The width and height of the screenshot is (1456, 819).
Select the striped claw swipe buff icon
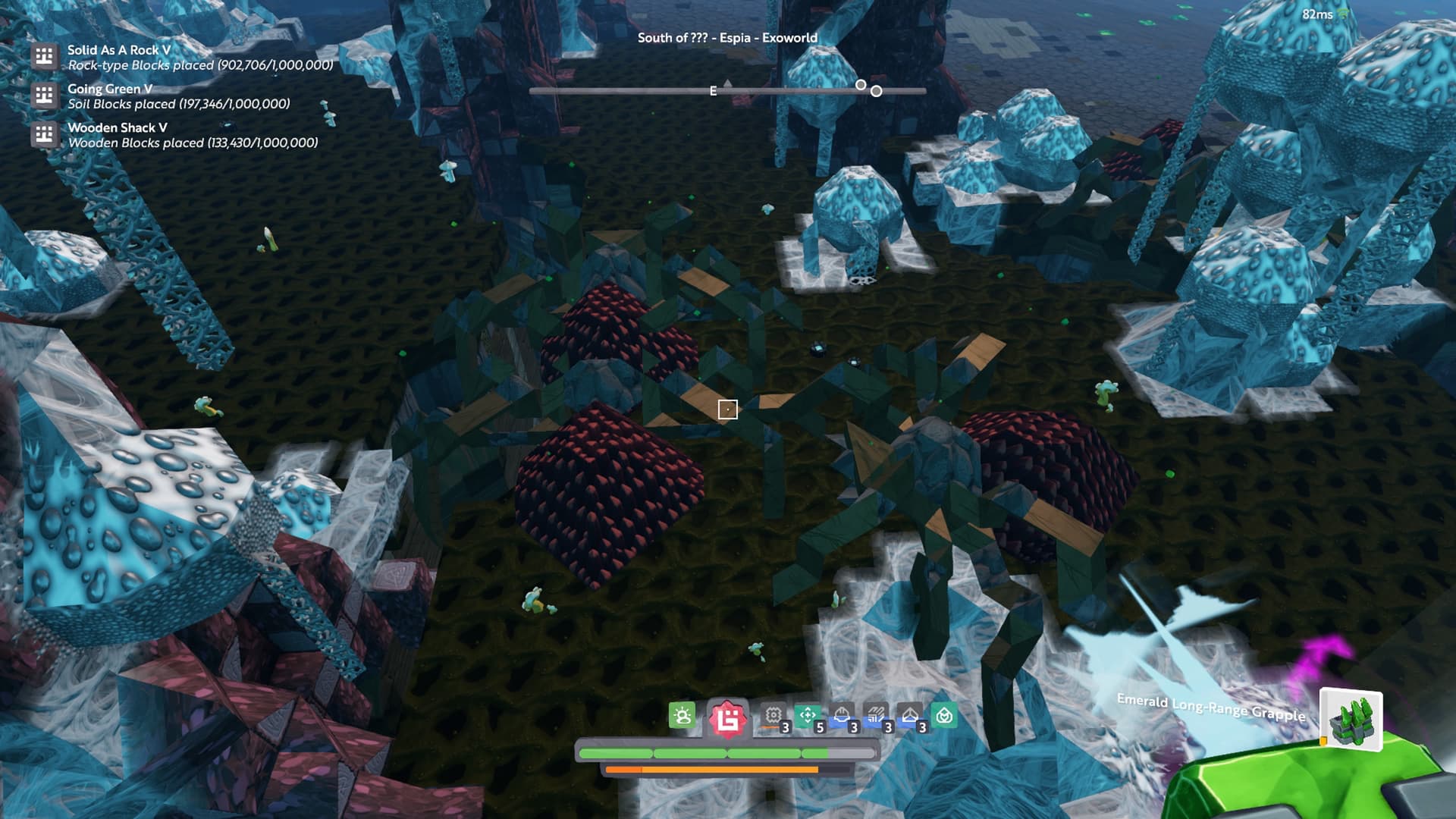click(x=876, y=716)
